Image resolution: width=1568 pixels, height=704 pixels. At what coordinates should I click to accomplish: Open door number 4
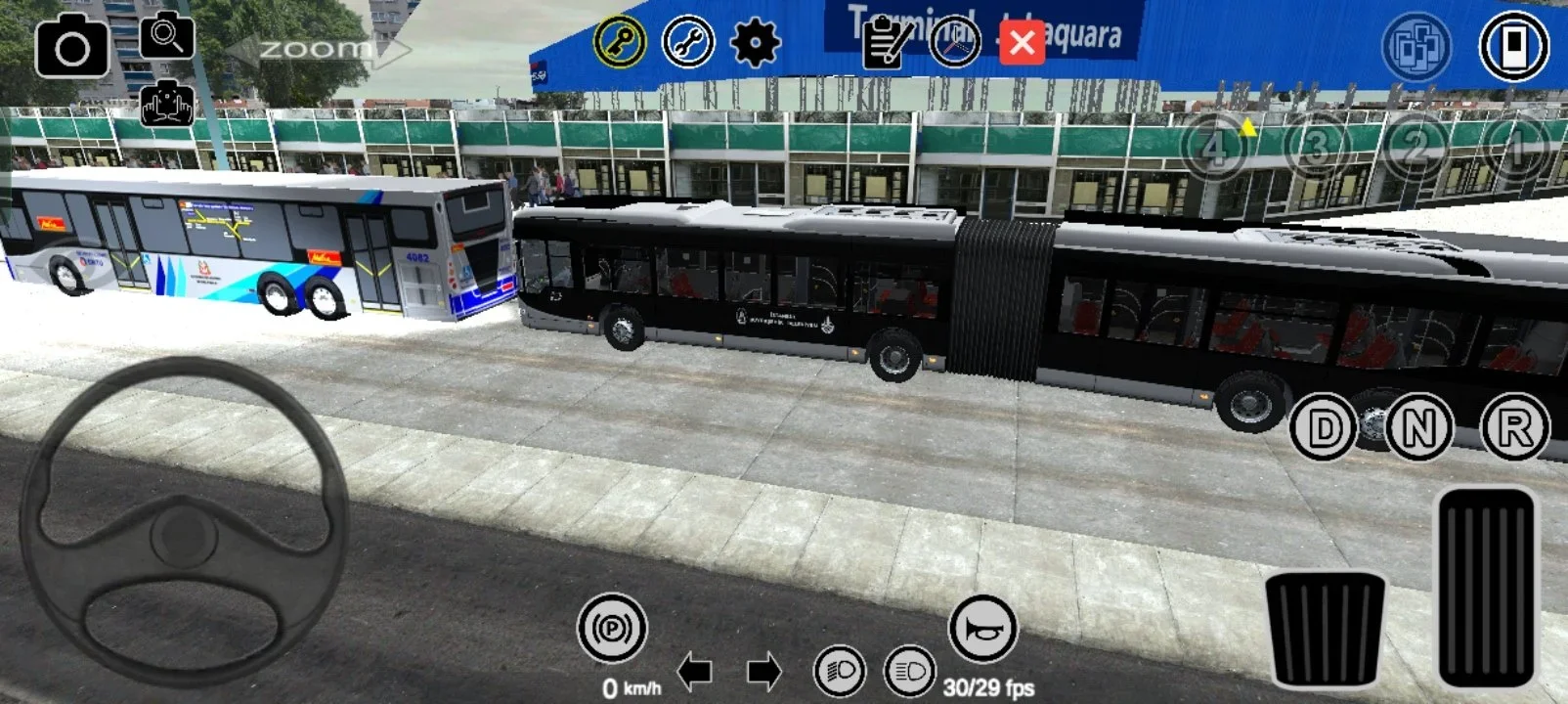click(1213, 149)
